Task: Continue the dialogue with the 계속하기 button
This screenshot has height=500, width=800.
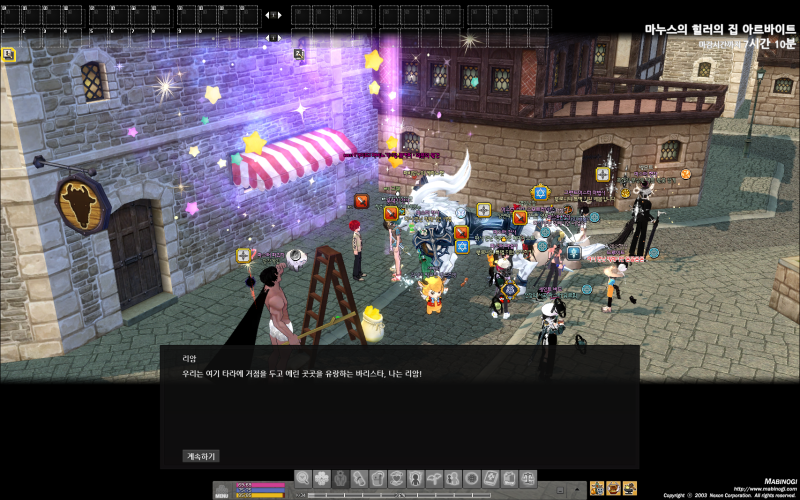Action: tap(200, 456)
